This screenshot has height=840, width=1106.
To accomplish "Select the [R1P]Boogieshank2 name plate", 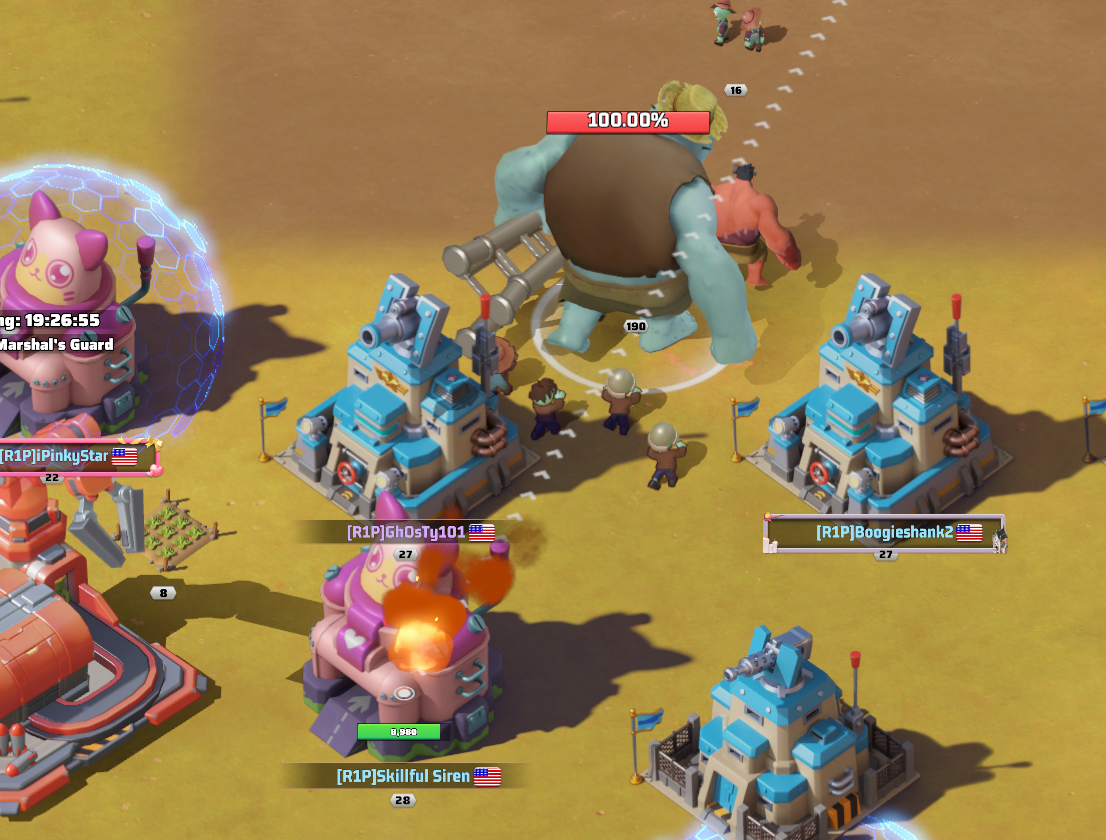I will (885, 532).
